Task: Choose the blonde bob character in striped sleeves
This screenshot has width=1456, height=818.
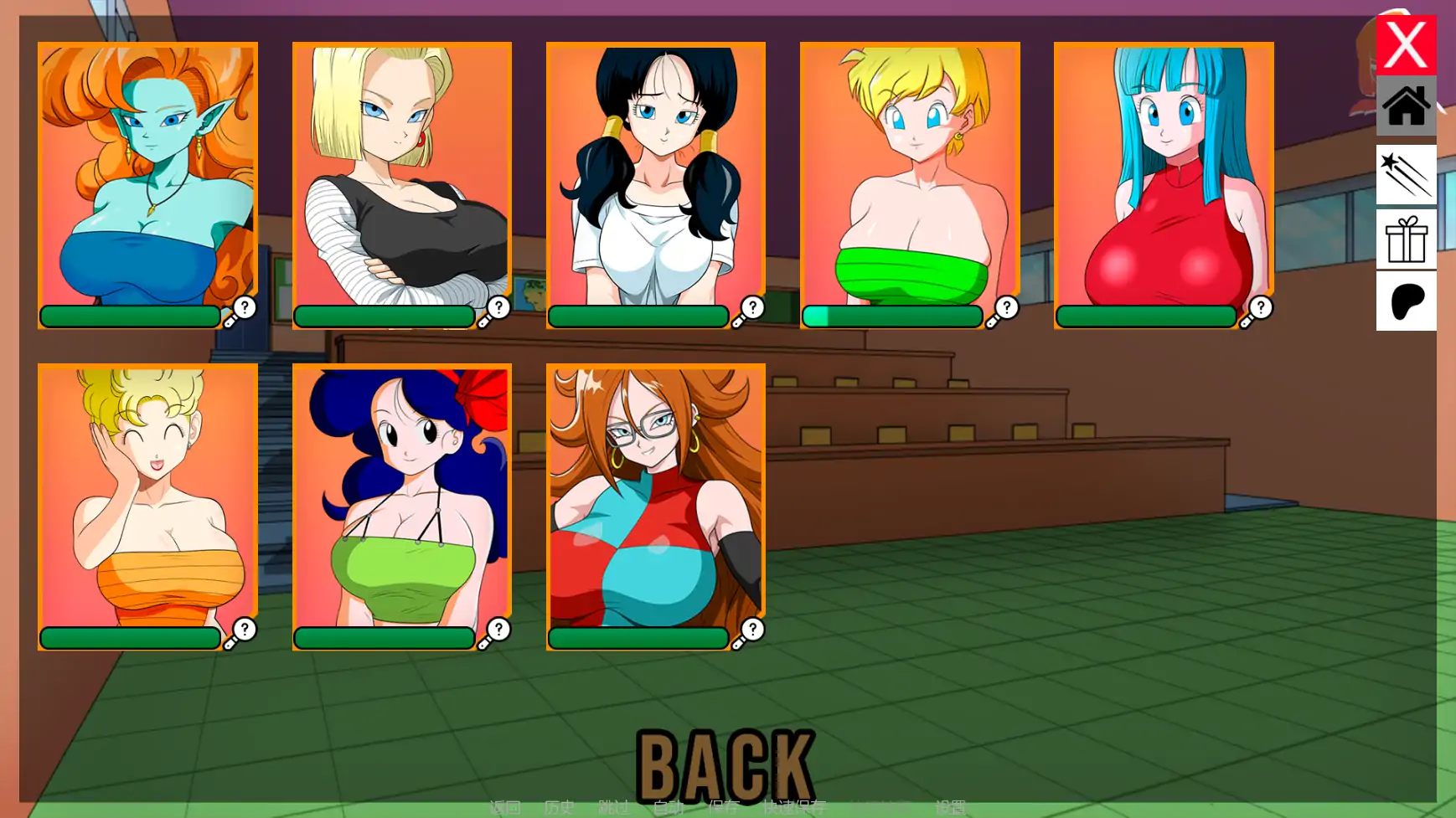Action: pyautogui.click(x=401, y=176)
